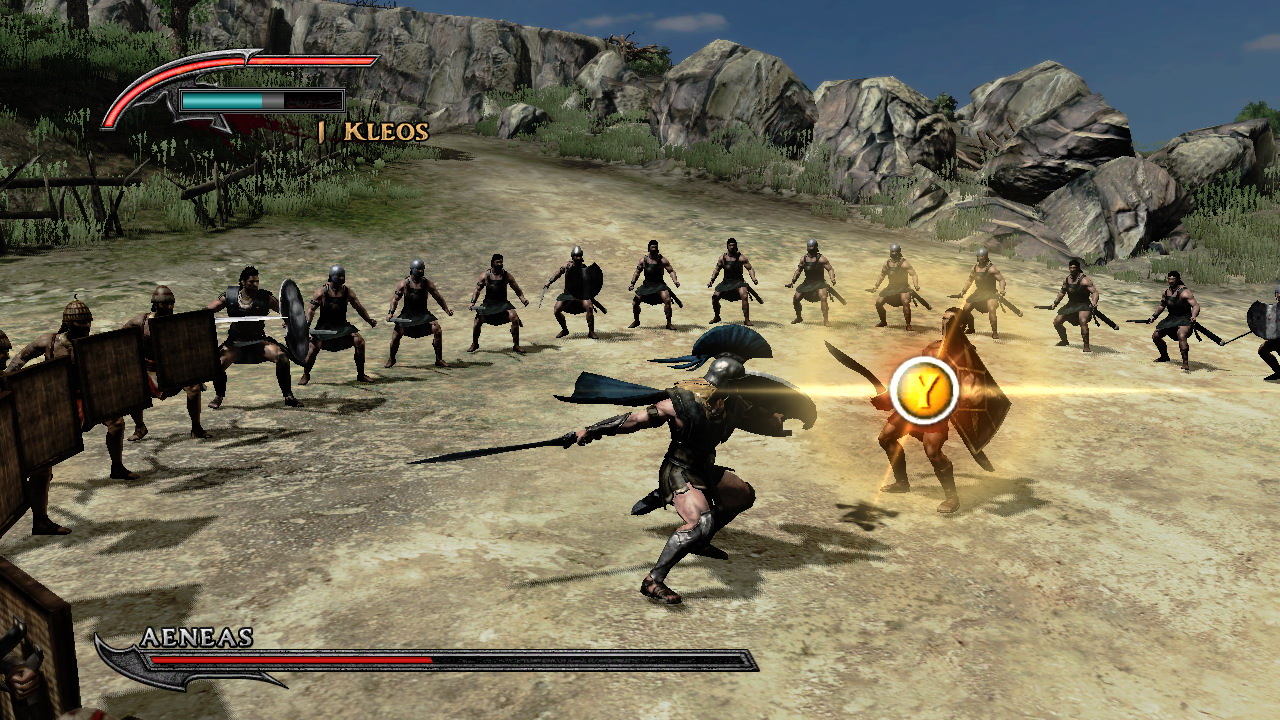
Task: Select the KLEOS label text
Action: (385, 131)
